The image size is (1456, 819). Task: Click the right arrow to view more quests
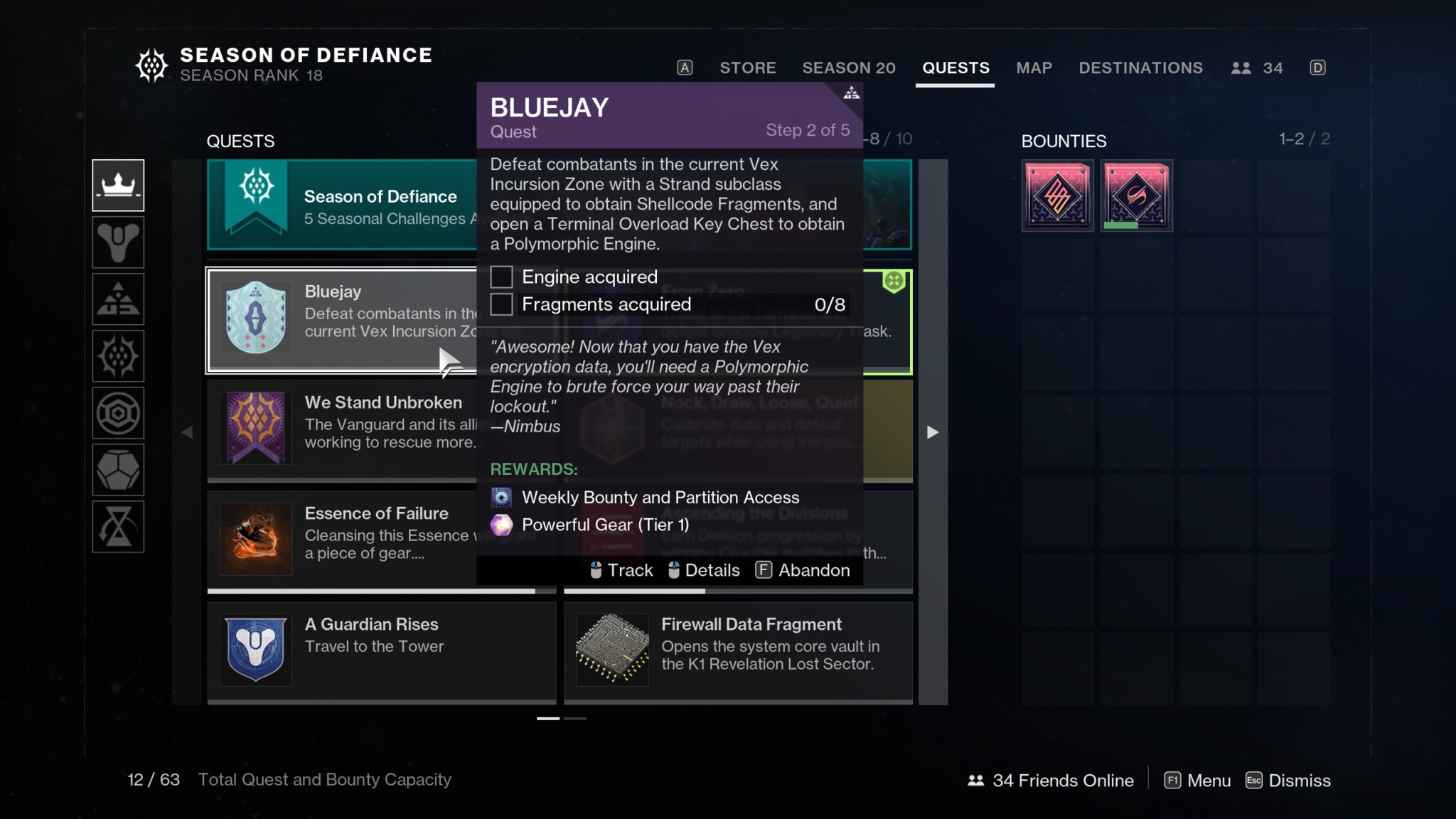click(931, 432)
